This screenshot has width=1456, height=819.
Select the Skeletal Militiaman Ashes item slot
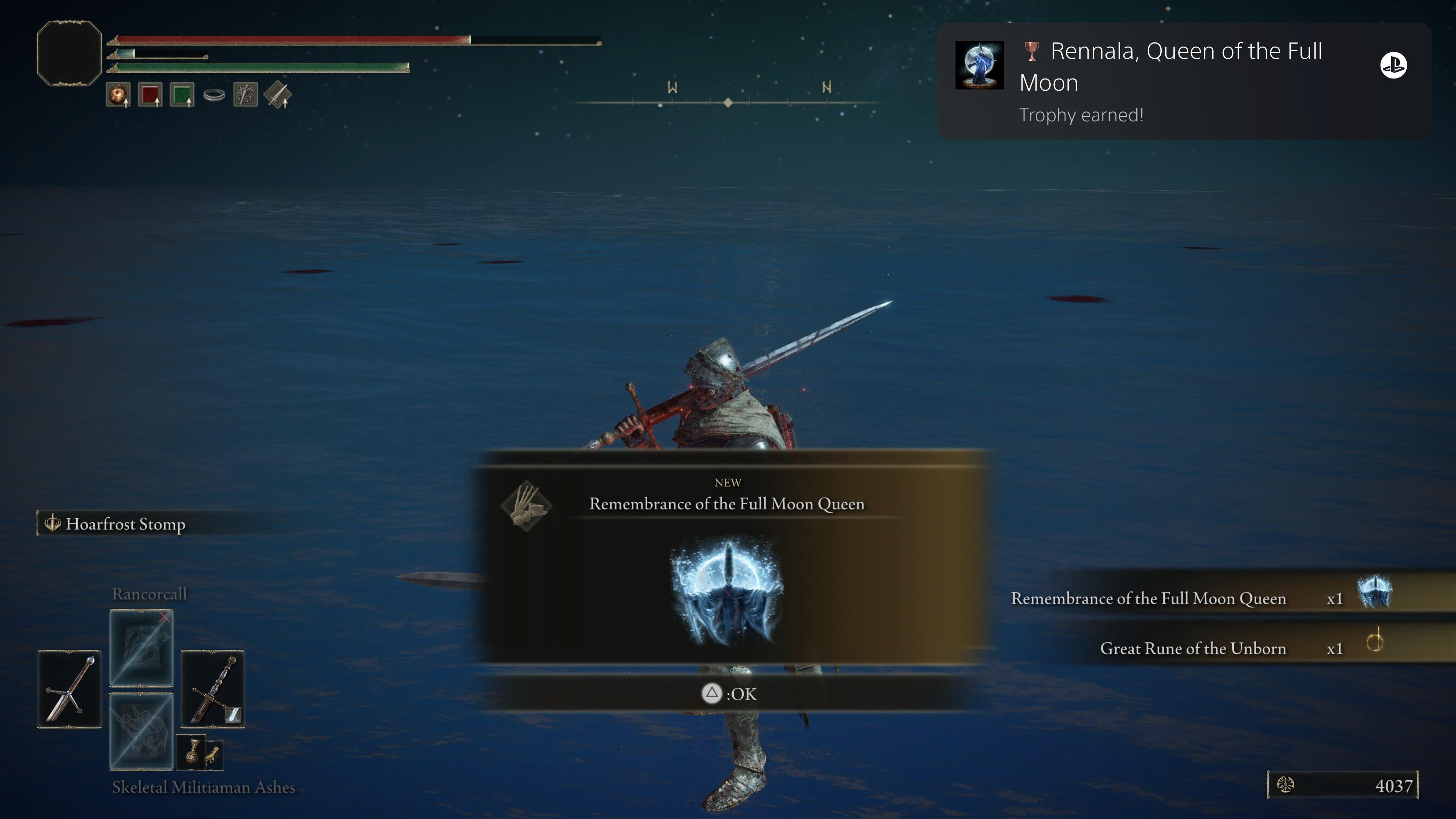(x=141, y=731)
